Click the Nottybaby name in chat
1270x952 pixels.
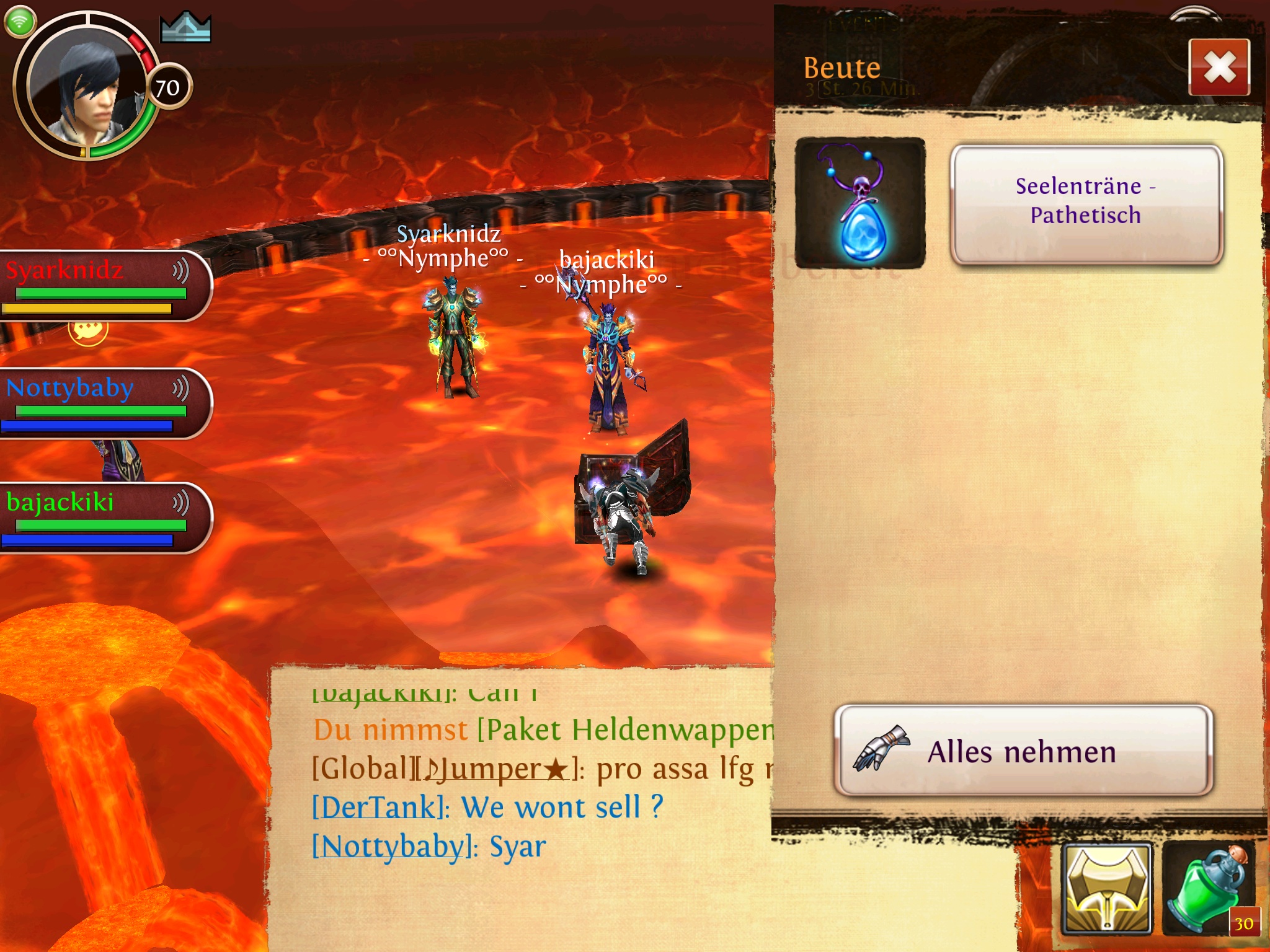tap(394, 846)
